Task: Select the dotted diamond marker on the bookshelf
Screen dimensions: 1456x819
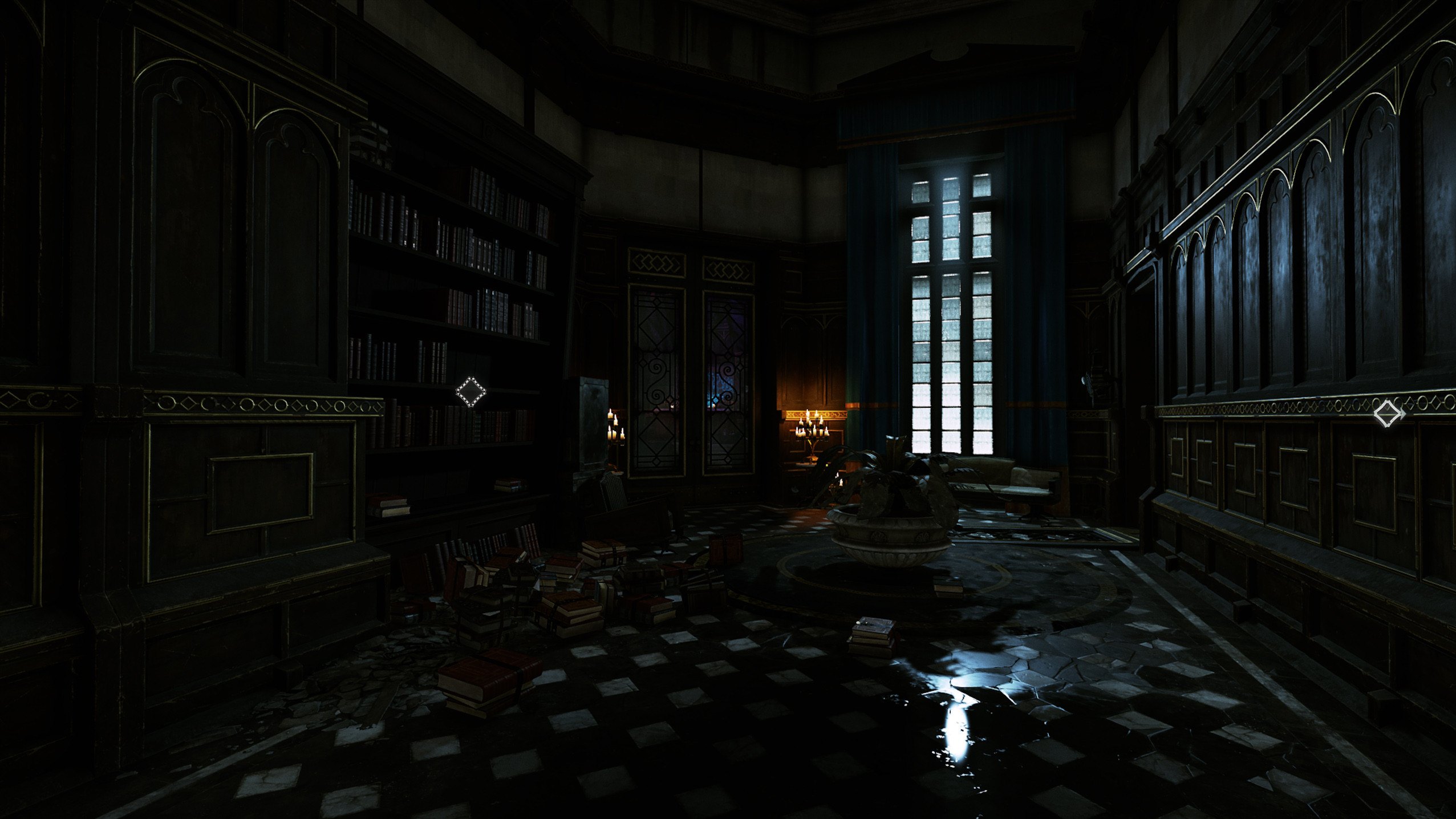Action: tap(471, 392)
